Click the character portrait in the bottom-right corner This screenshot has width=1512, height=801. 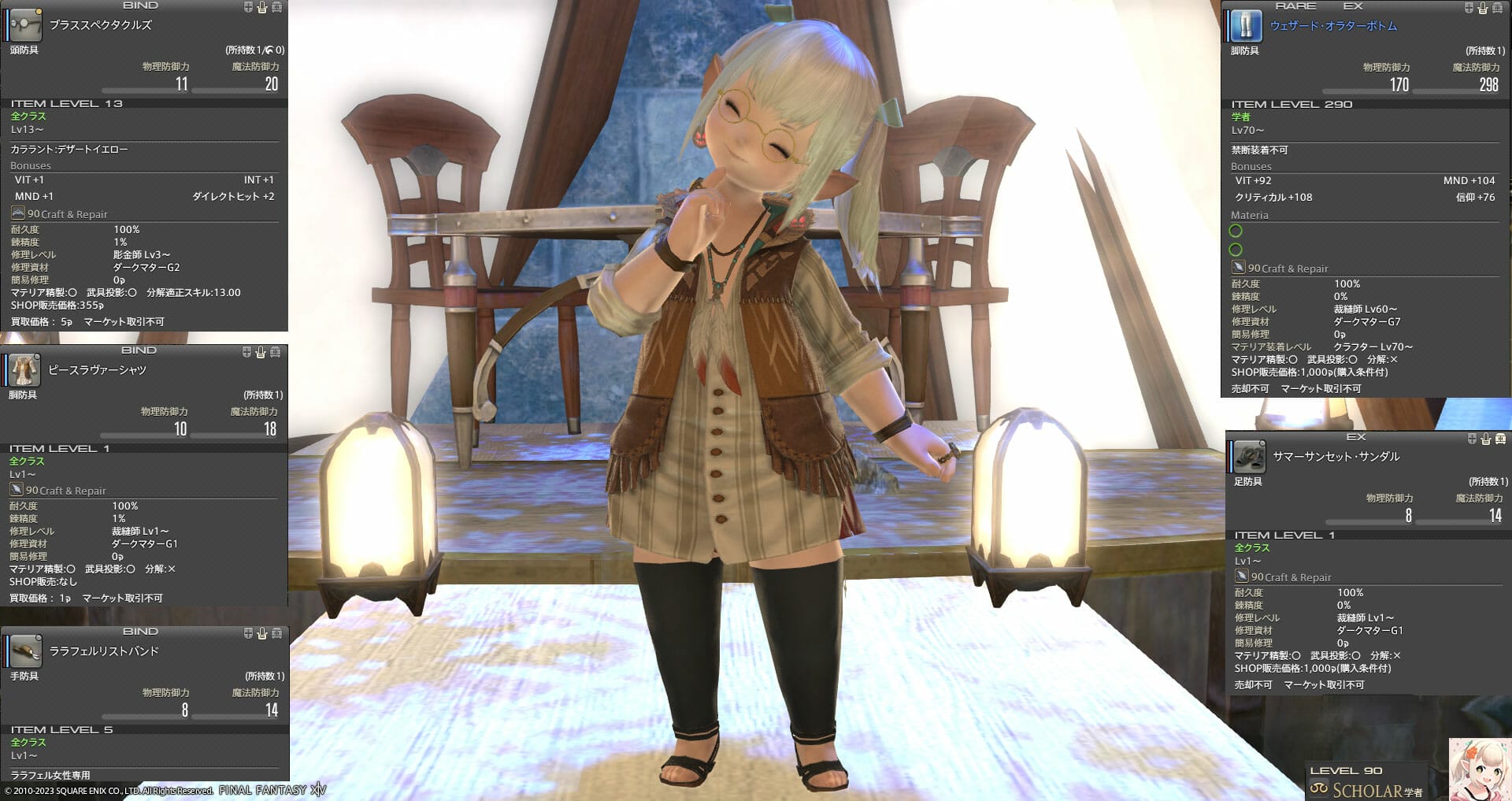(1480, 769)
